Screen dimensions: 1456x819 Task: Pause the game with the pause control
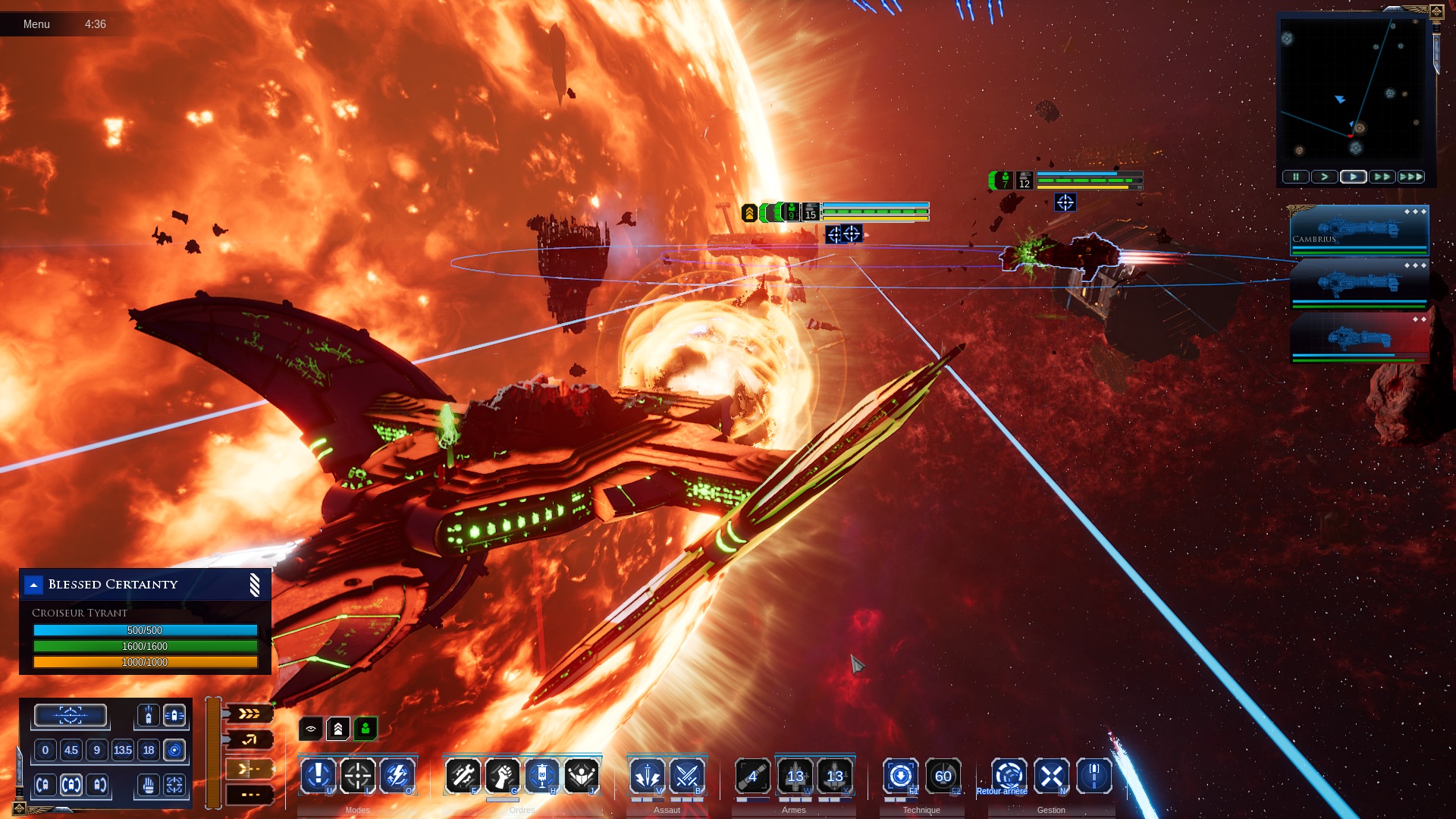(1295, 177)
